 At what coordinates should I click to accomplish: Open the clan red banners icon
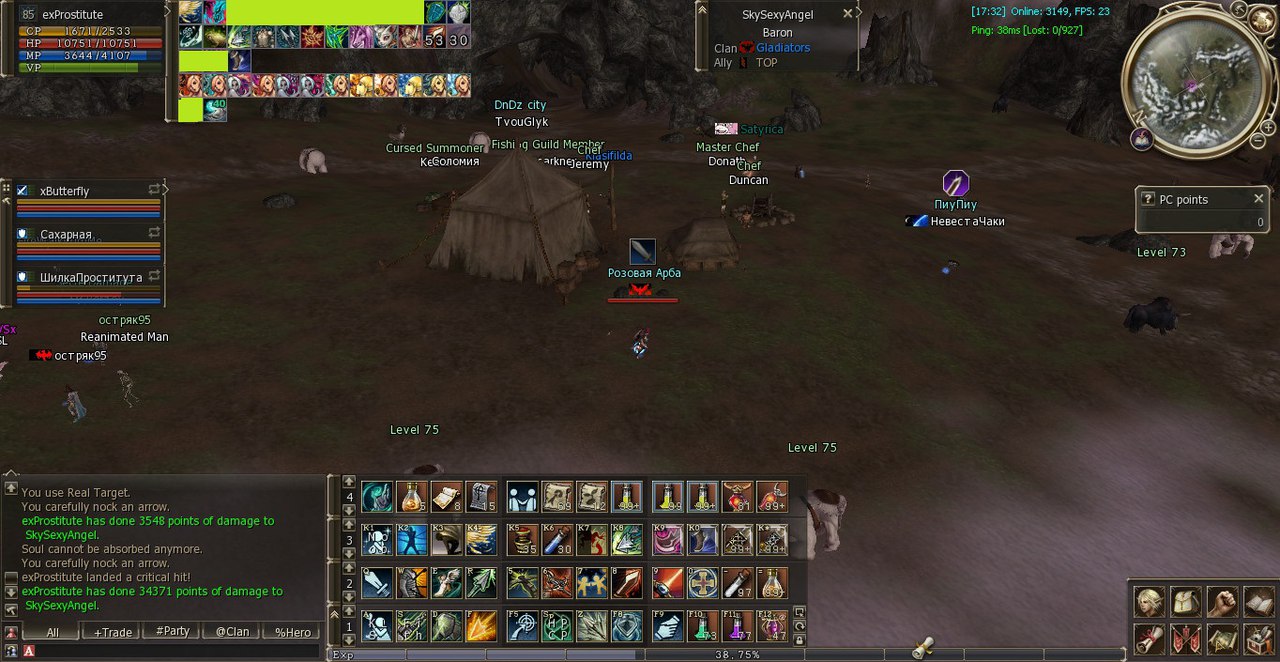[1186, 638]
